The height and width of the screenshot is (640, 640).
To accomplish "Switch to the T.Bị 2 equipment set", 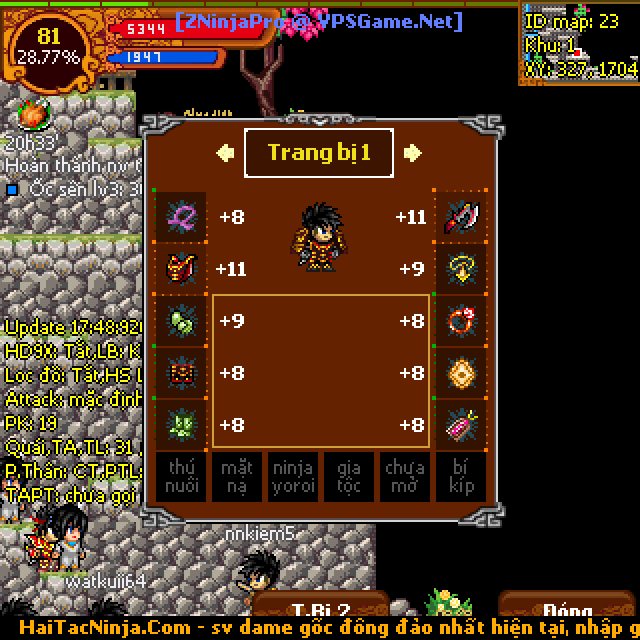I will tap(320, 610).
